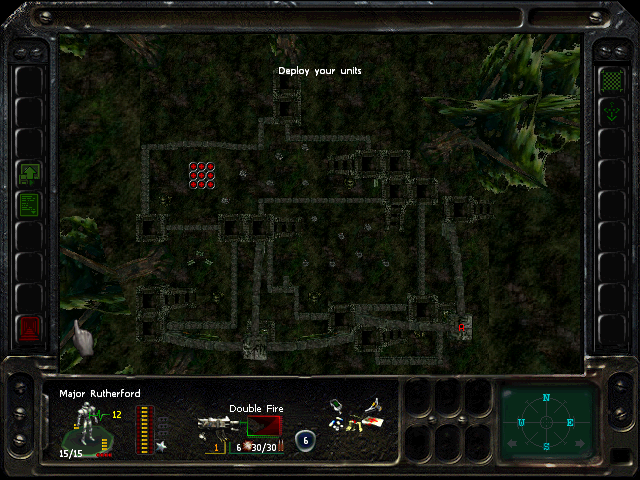Toggle the green checkered grid button
This screenshot has width=640, height=480.
(x=610, y=80)
